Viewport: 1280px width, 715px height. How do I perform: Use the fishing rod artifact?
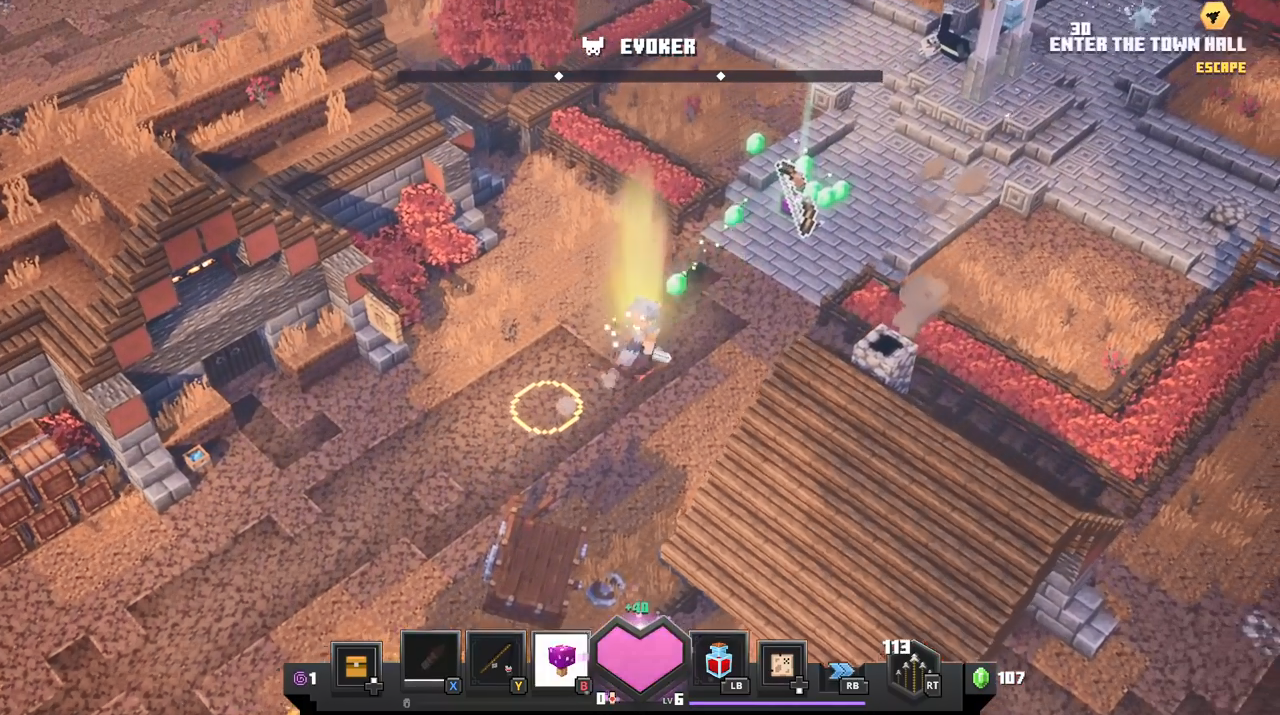(x=496, y=659)
